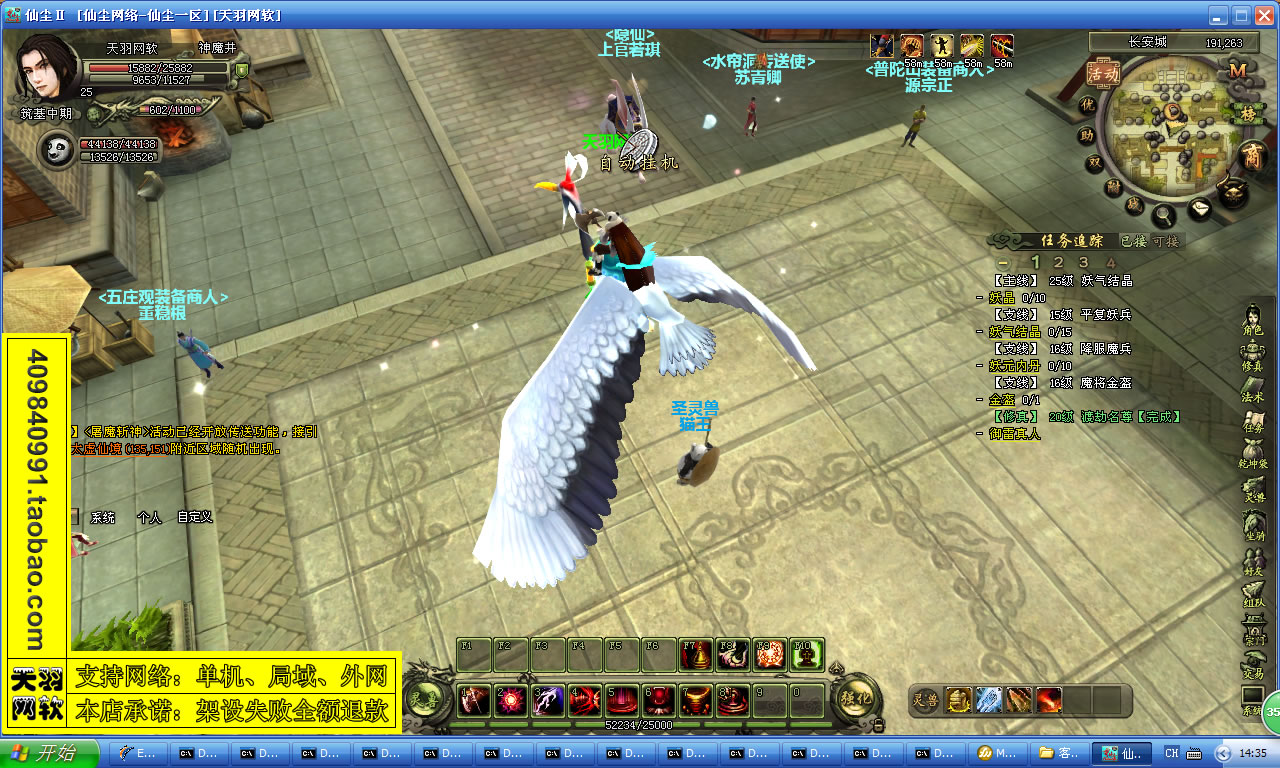Open the world map with M button
Screen dimensions: 1280x768
[x=1238, y=70]
